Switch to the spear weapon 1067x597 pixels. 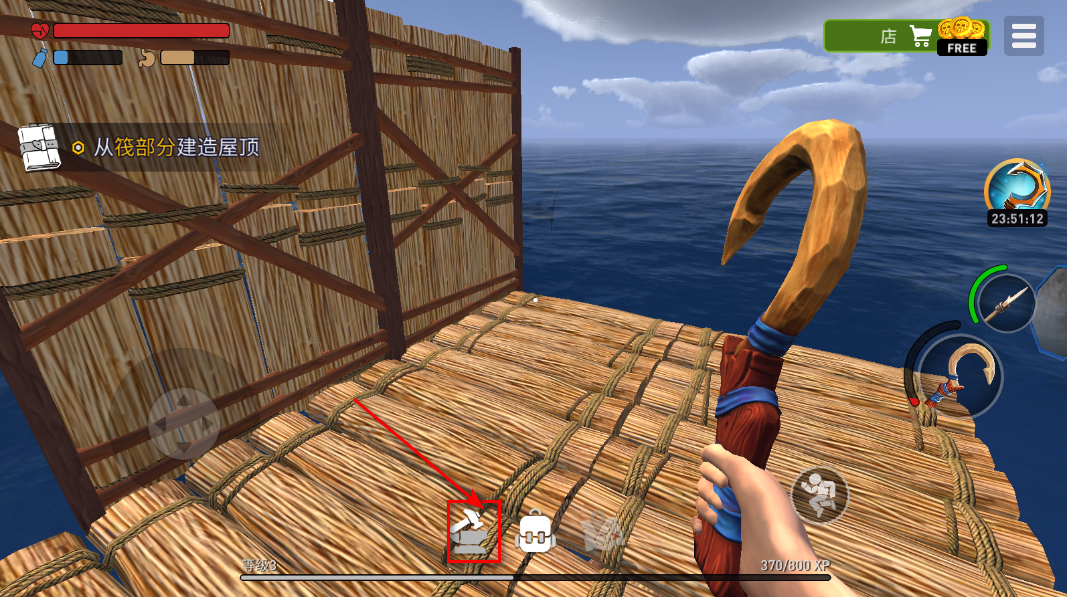pyautogui.click(x=1005, y=303)
